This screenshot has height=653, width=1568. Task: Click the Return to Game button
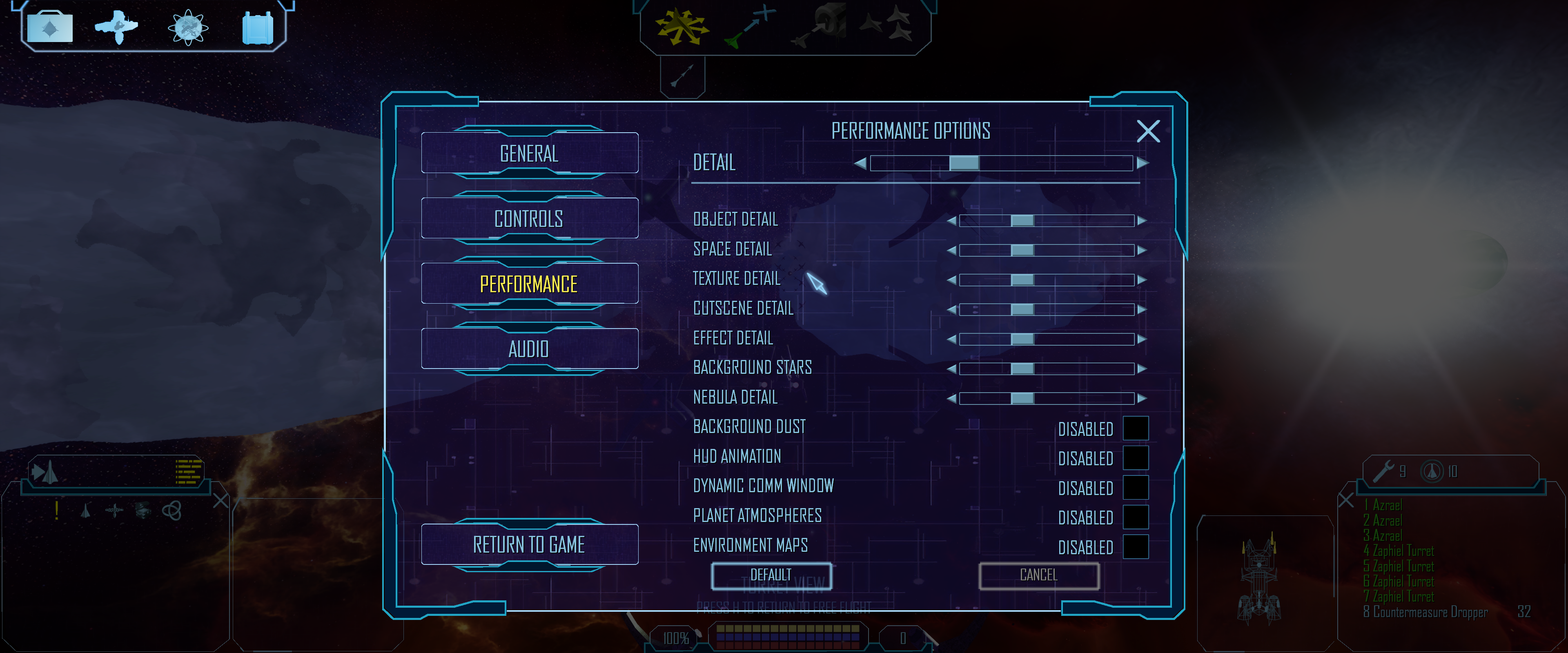(x=528, y=544)
